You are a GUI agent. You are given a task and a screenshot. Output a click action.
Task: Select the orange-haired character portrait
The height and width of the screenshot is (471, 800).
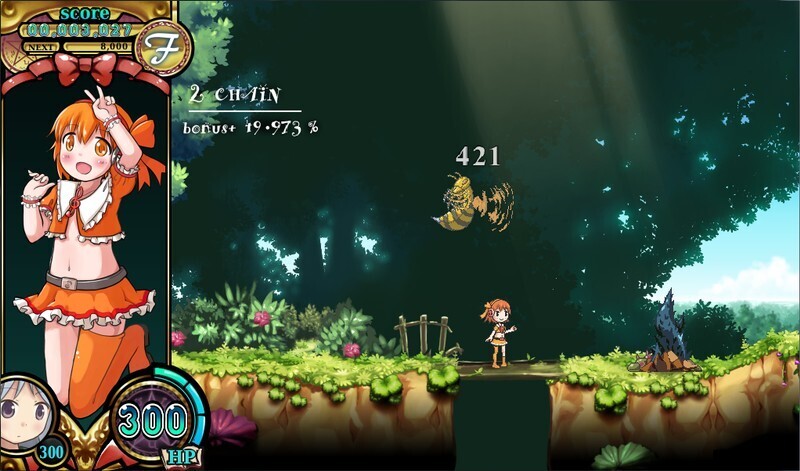pos(90,230)
